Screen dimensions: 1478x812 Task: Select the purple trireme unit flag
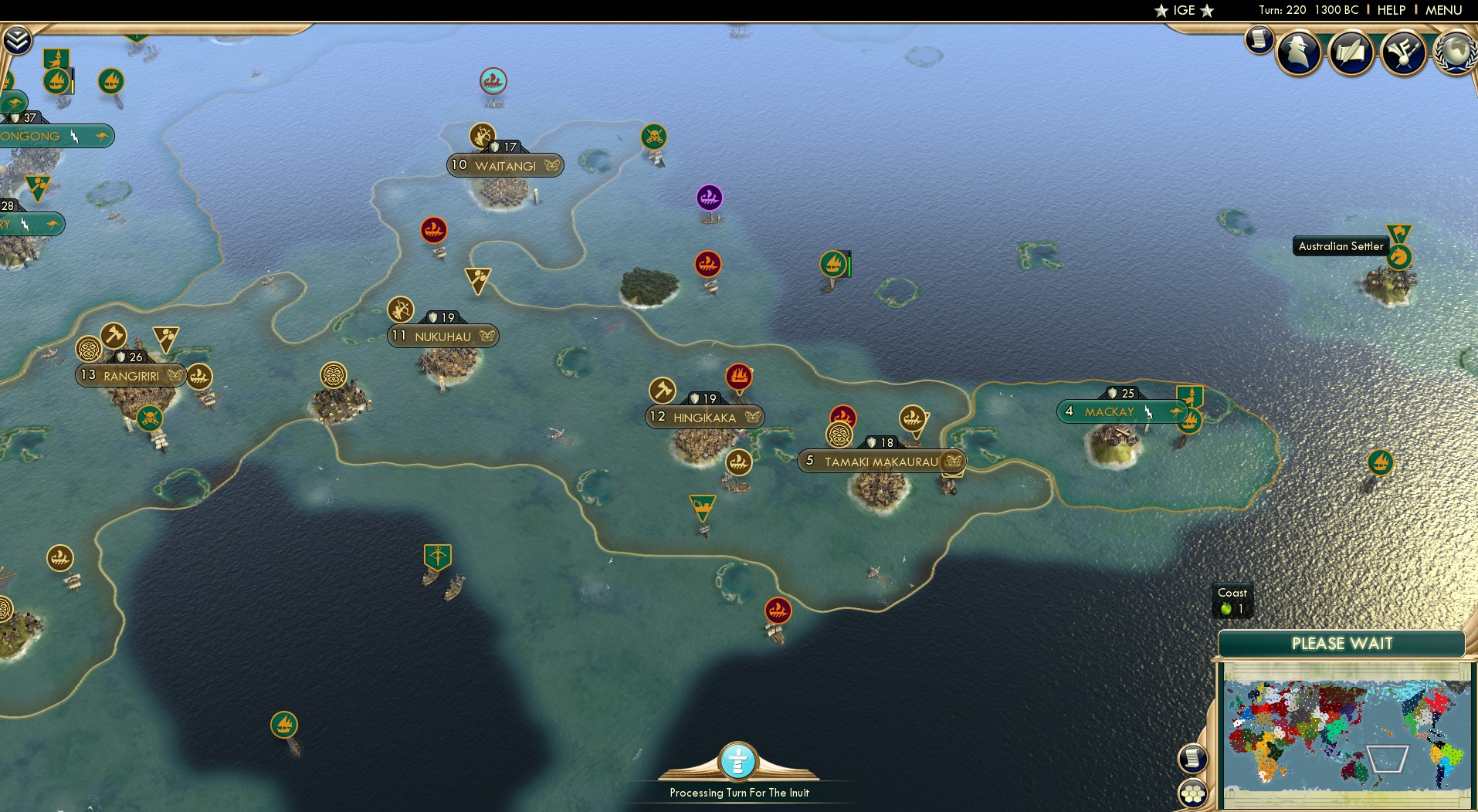point(710,198)
